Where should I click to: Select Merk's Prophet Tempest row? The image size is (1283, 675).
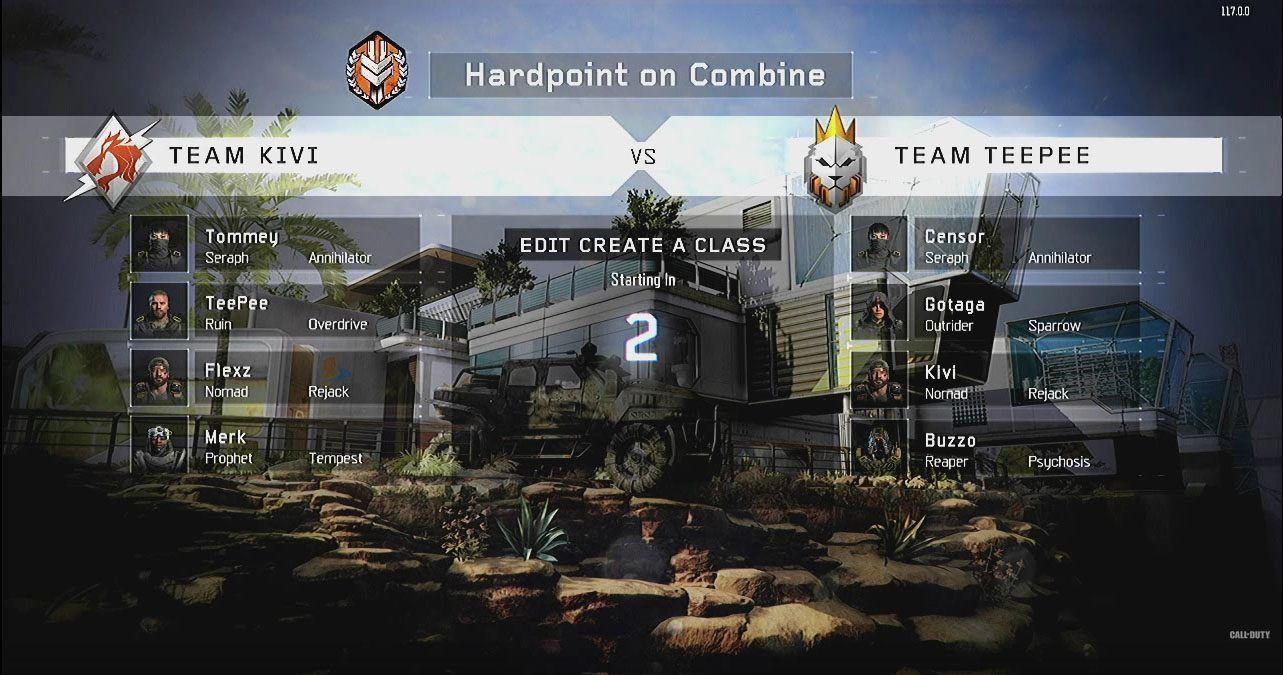tap(275, 446)
